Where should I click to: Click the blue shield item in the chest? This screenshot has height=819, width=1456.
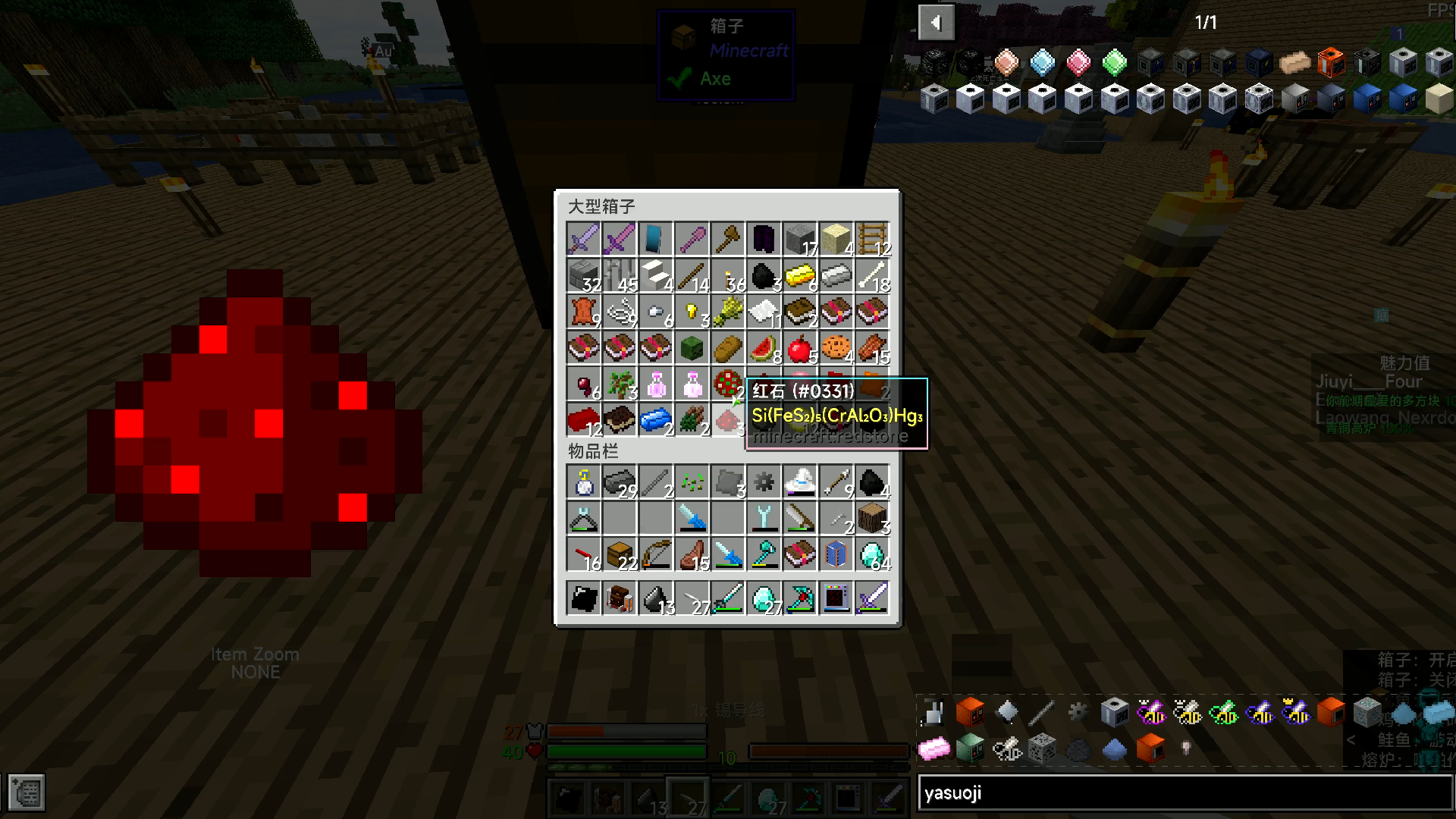[x=655, y=238]
